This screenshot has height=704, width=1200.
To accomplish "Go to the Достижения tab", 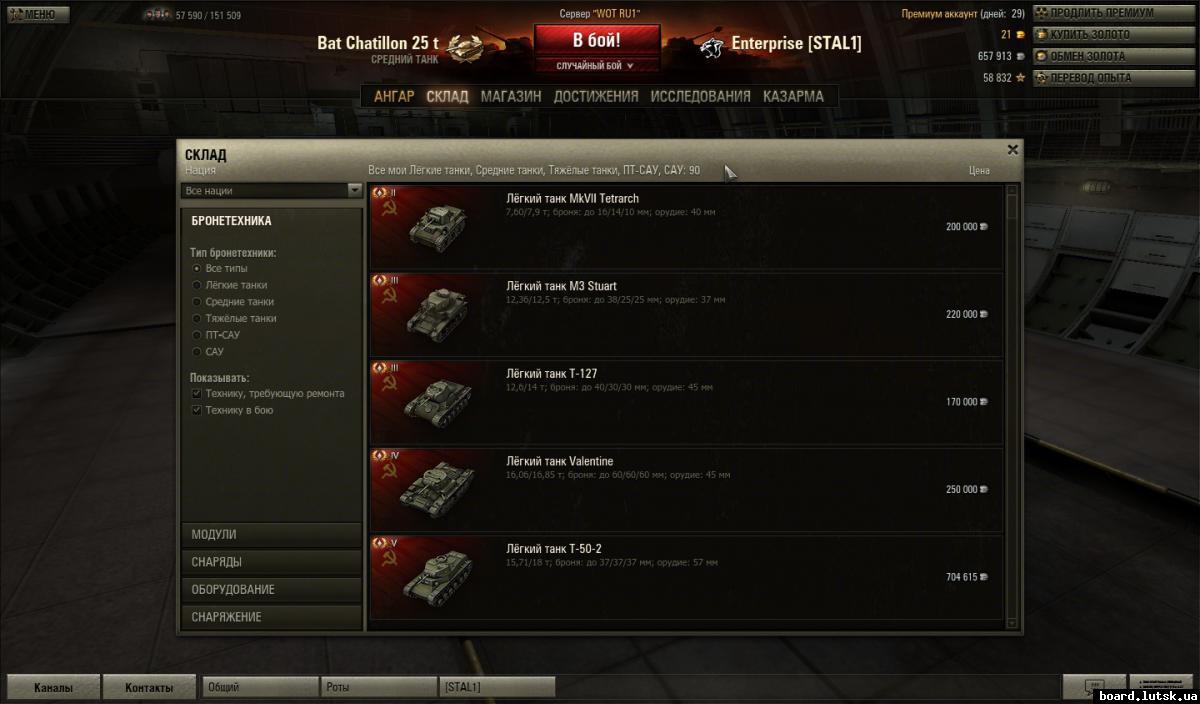I will tap(595, 97).
